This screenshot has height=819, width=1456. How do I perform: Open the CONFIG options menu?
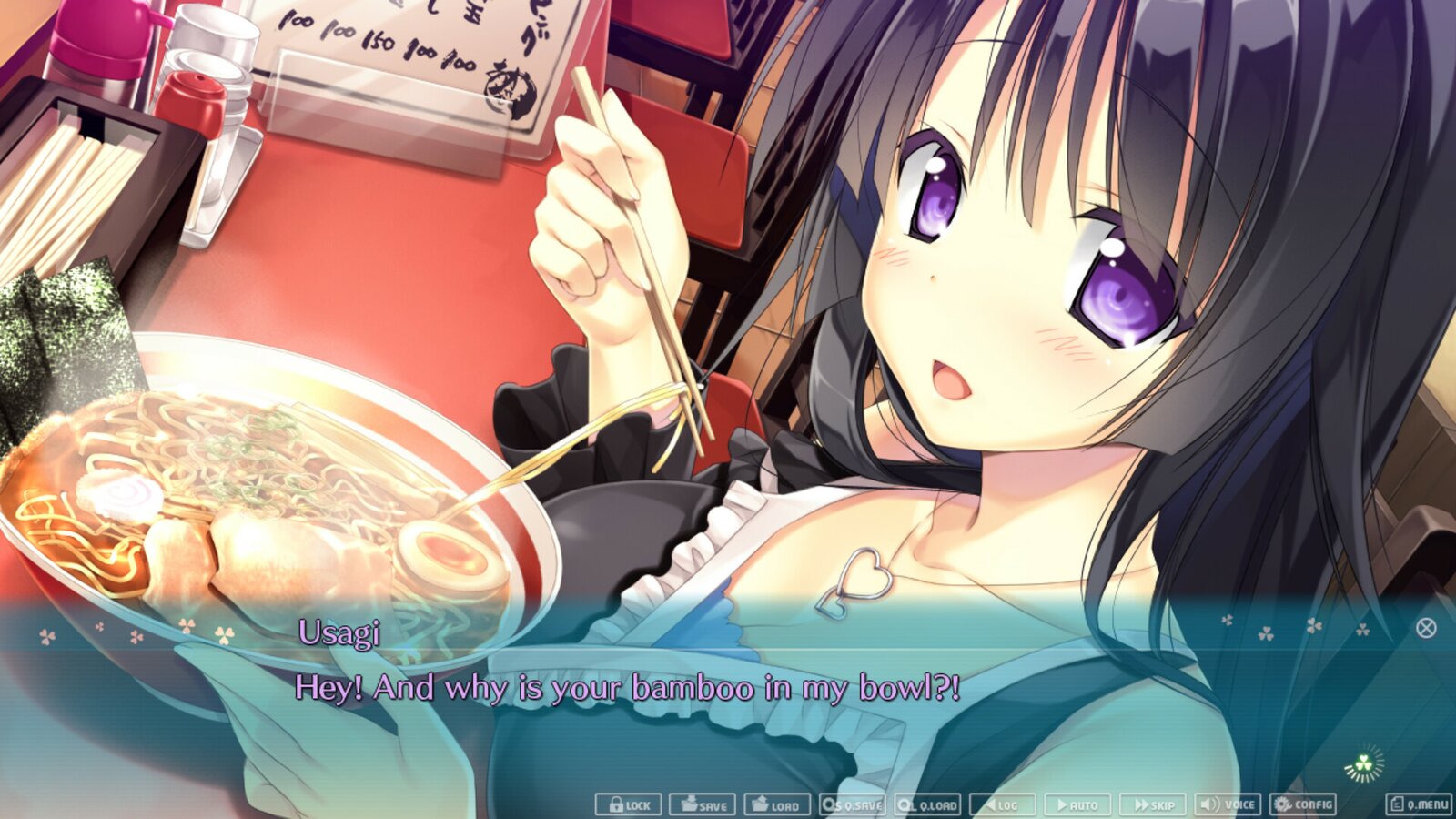1300,805
